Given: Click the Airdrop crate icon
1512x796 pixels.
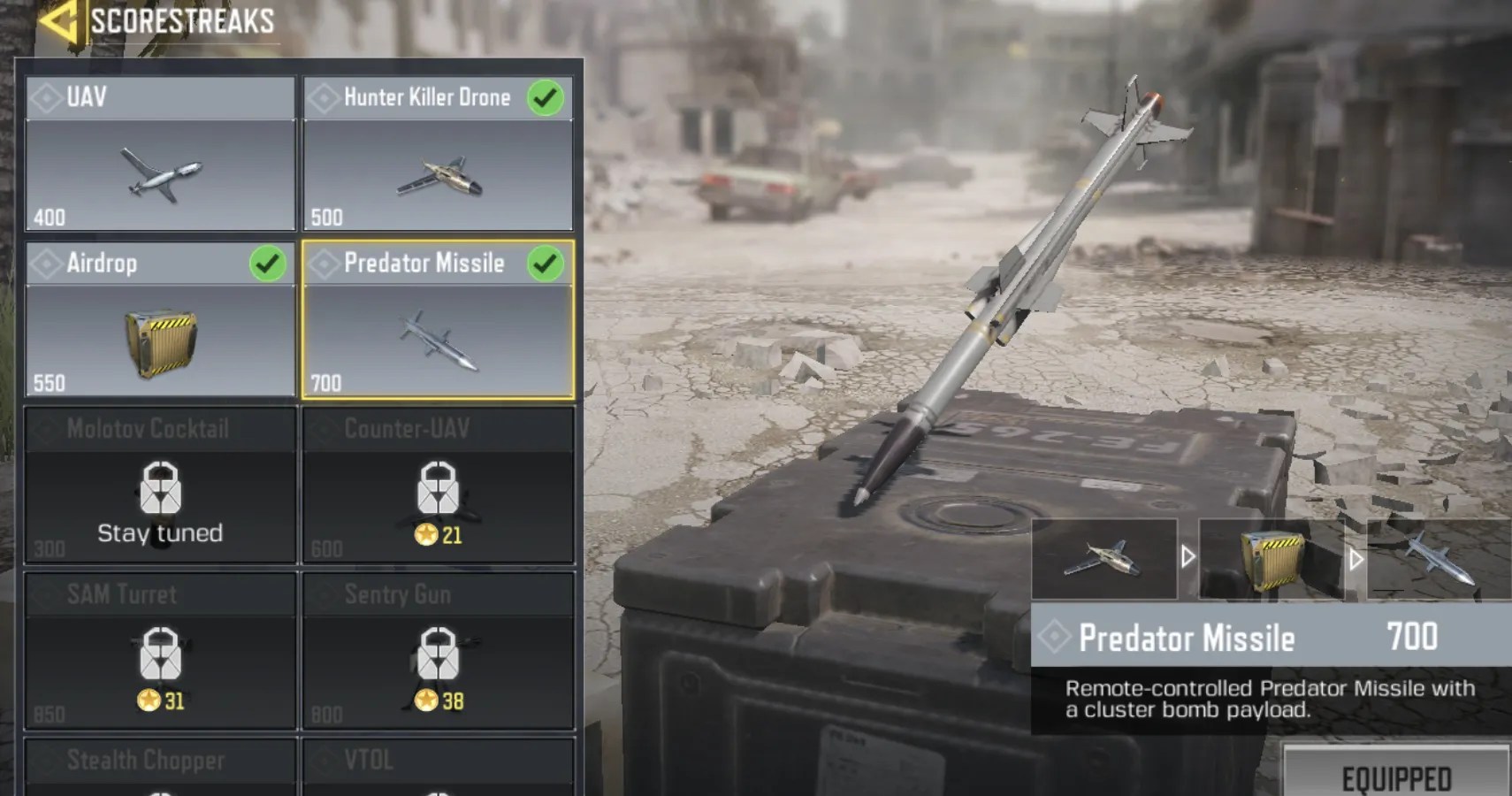Looking at the screenshot, I should 162,342.
